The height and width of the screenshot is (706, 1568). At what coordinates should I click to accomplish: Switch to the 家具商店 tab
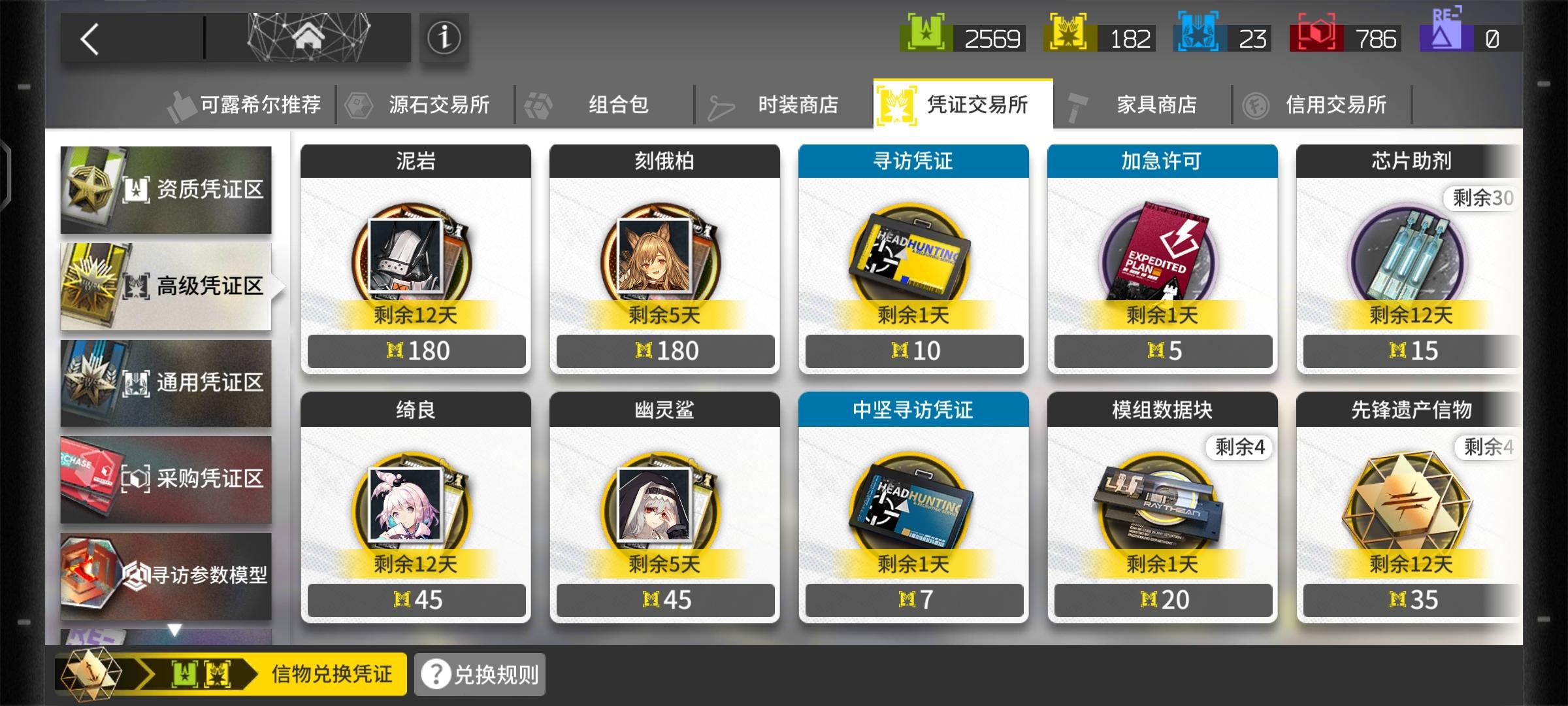pos(1156,105)
